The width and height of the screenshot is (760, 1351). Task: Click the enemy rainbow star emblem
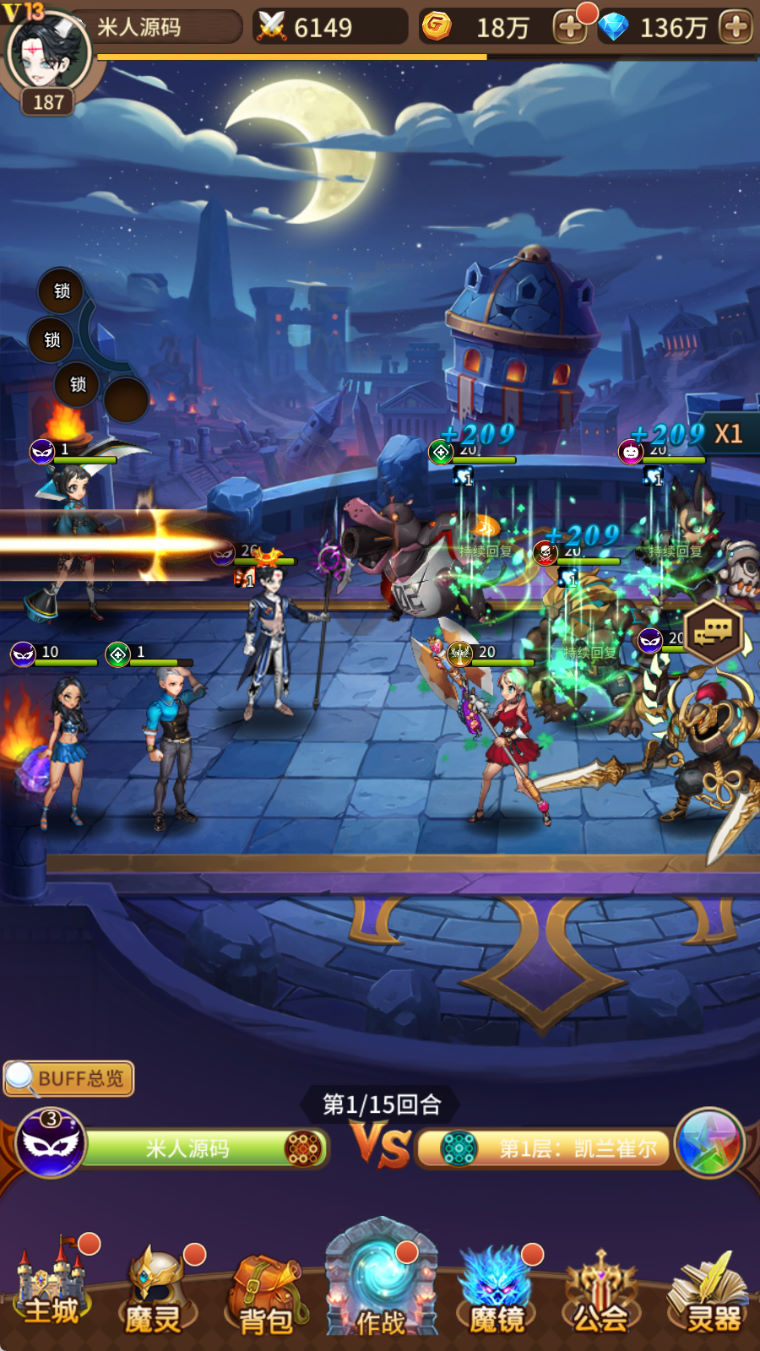(x=709, y=1143)
